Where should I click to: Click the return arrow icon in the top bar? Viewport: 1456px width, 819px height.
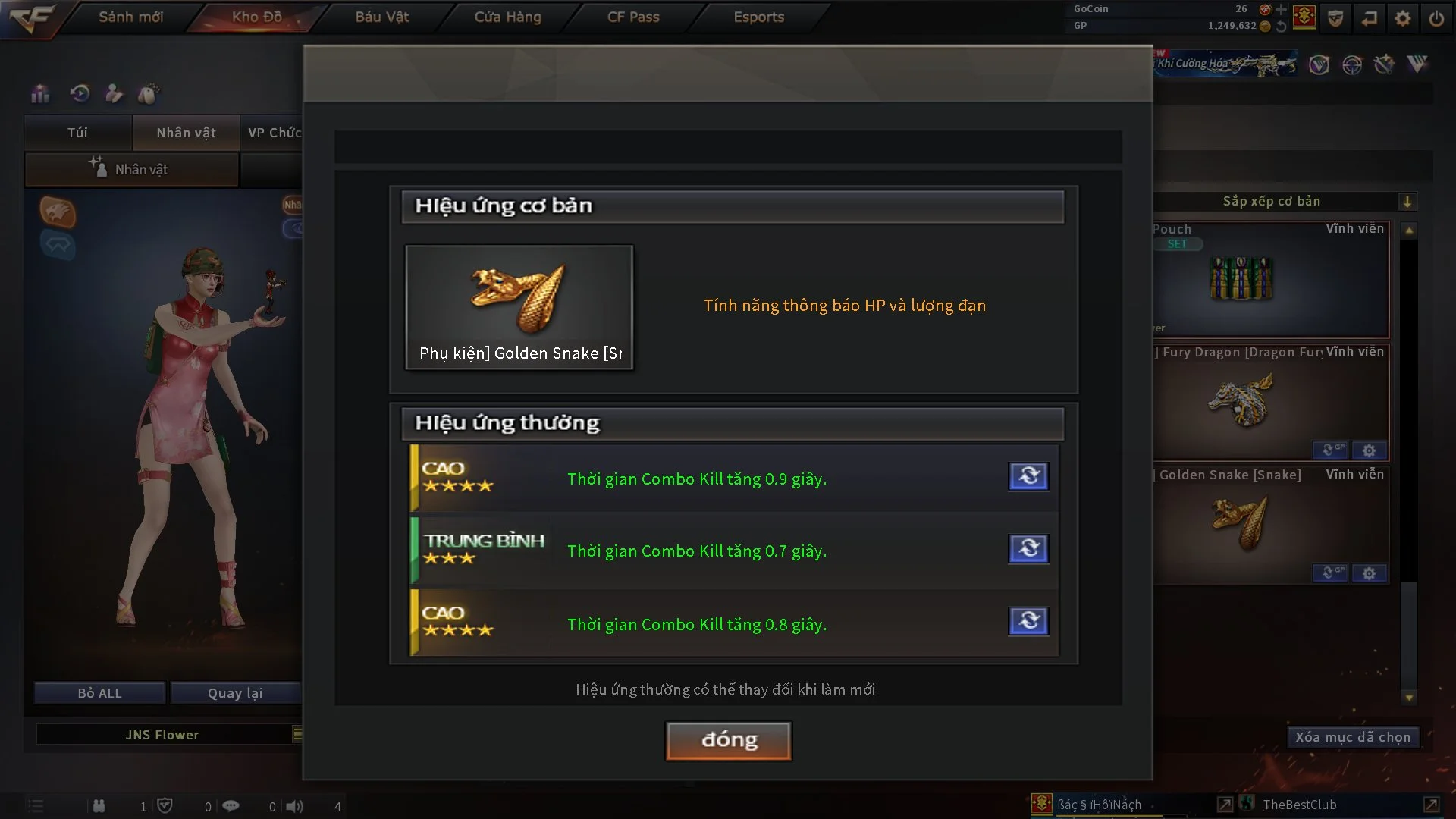tap(1370, 17)
